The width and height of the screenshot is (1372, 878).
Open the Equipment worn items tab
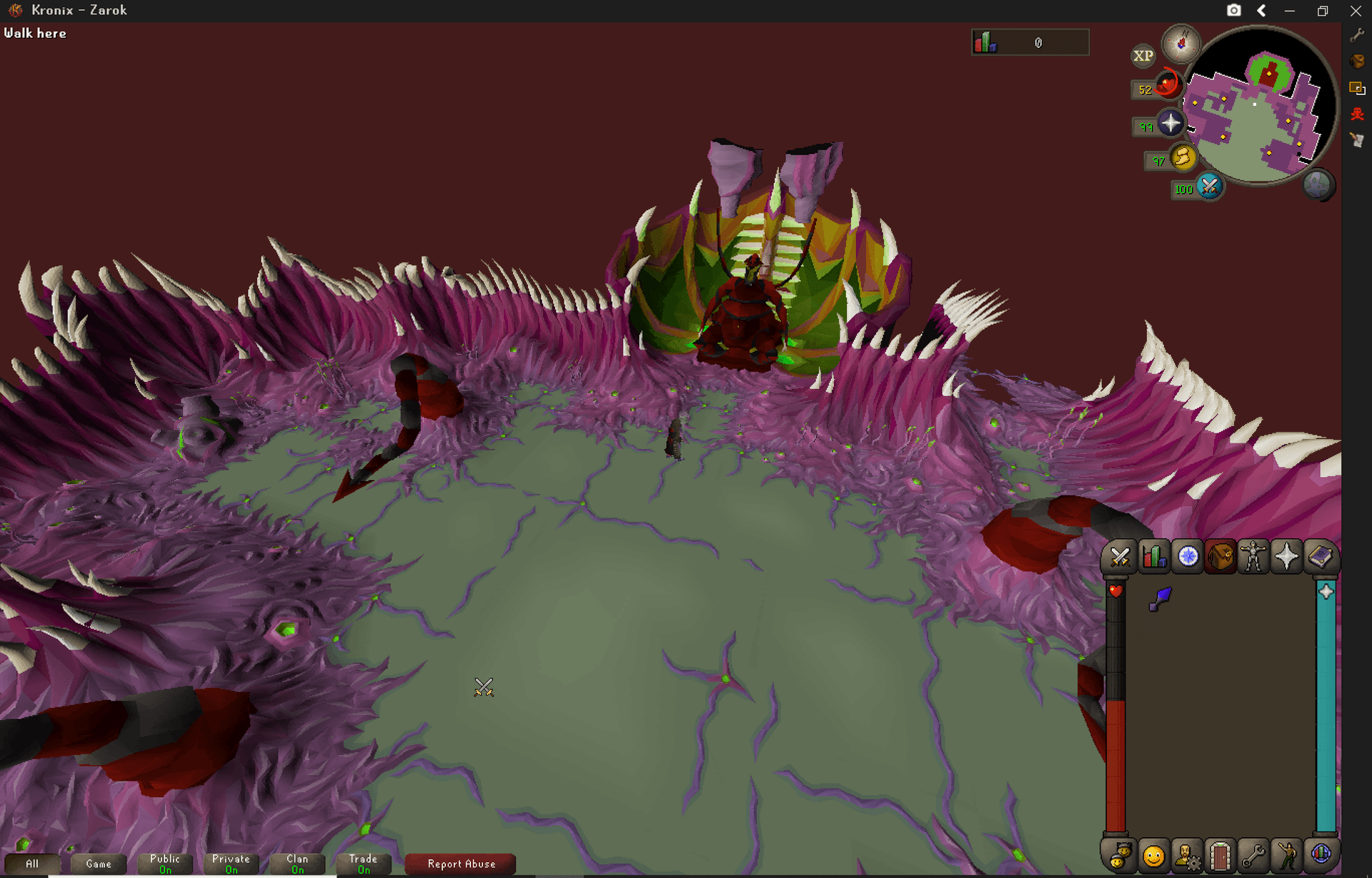point(1254,558)
